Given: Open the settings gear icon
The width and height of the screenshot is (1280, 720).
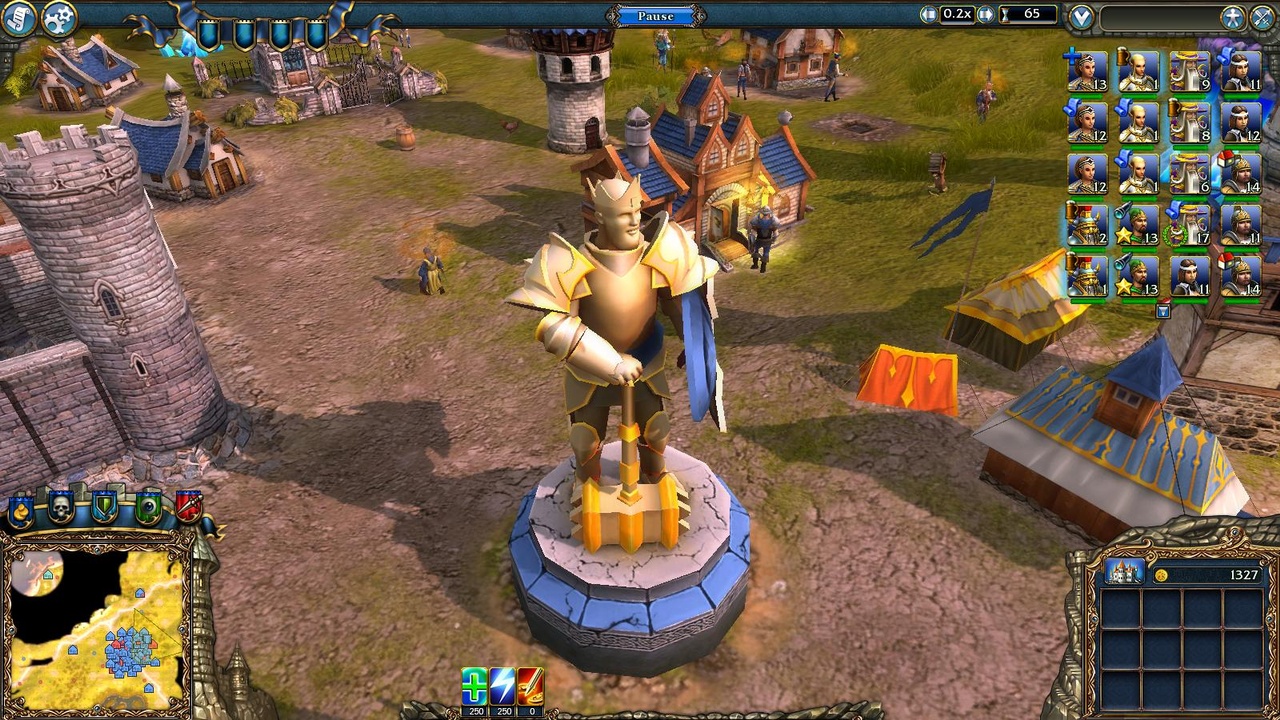Looking at the screenshot, I should pyautogui.click(x=57, y=18).
